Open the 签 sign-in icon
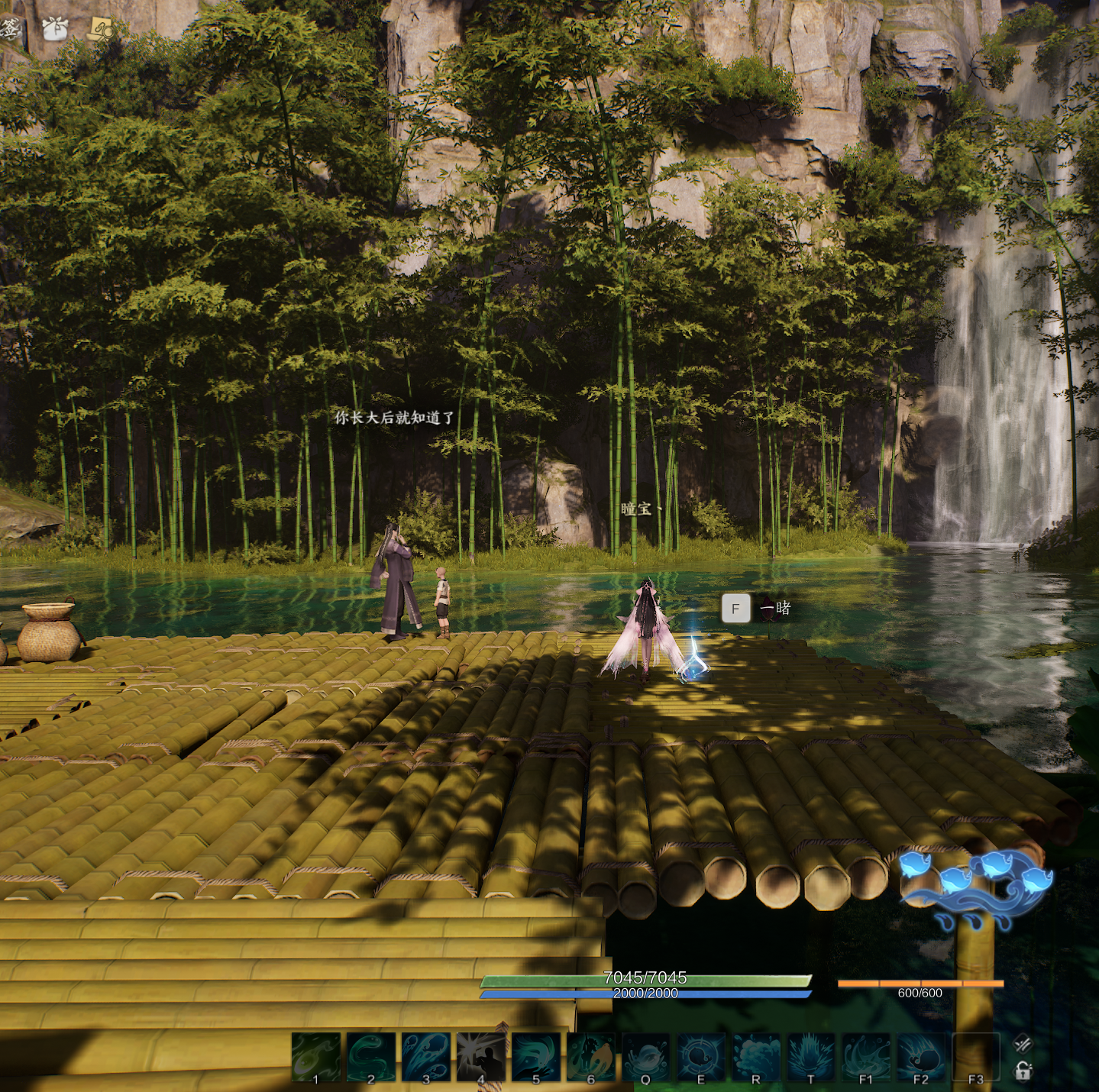 point(11,29)
